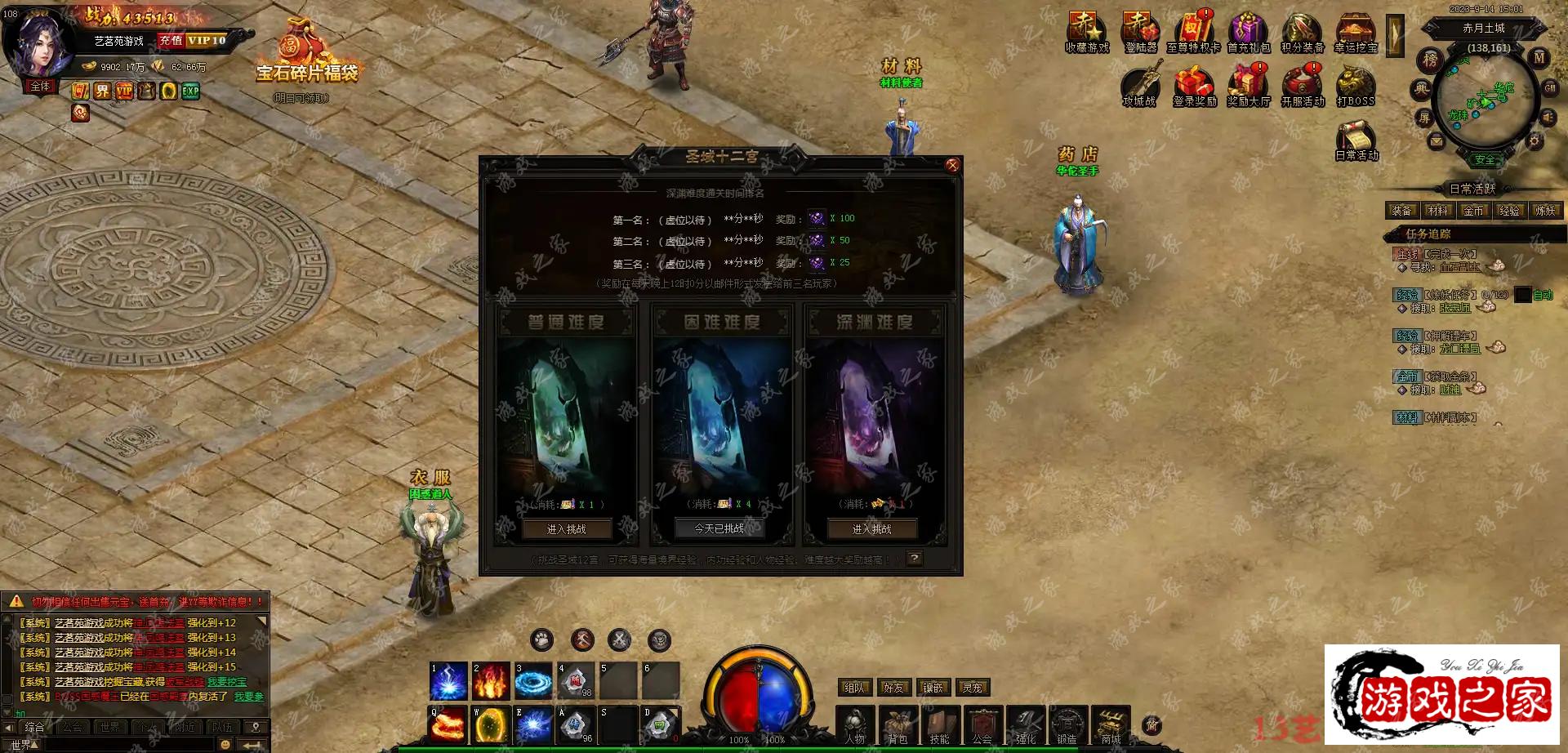Open the 组队 team button
Image resolution: width=1568 pixels, height=753 pixels.
pyautogui.click(x=854, y=688)
